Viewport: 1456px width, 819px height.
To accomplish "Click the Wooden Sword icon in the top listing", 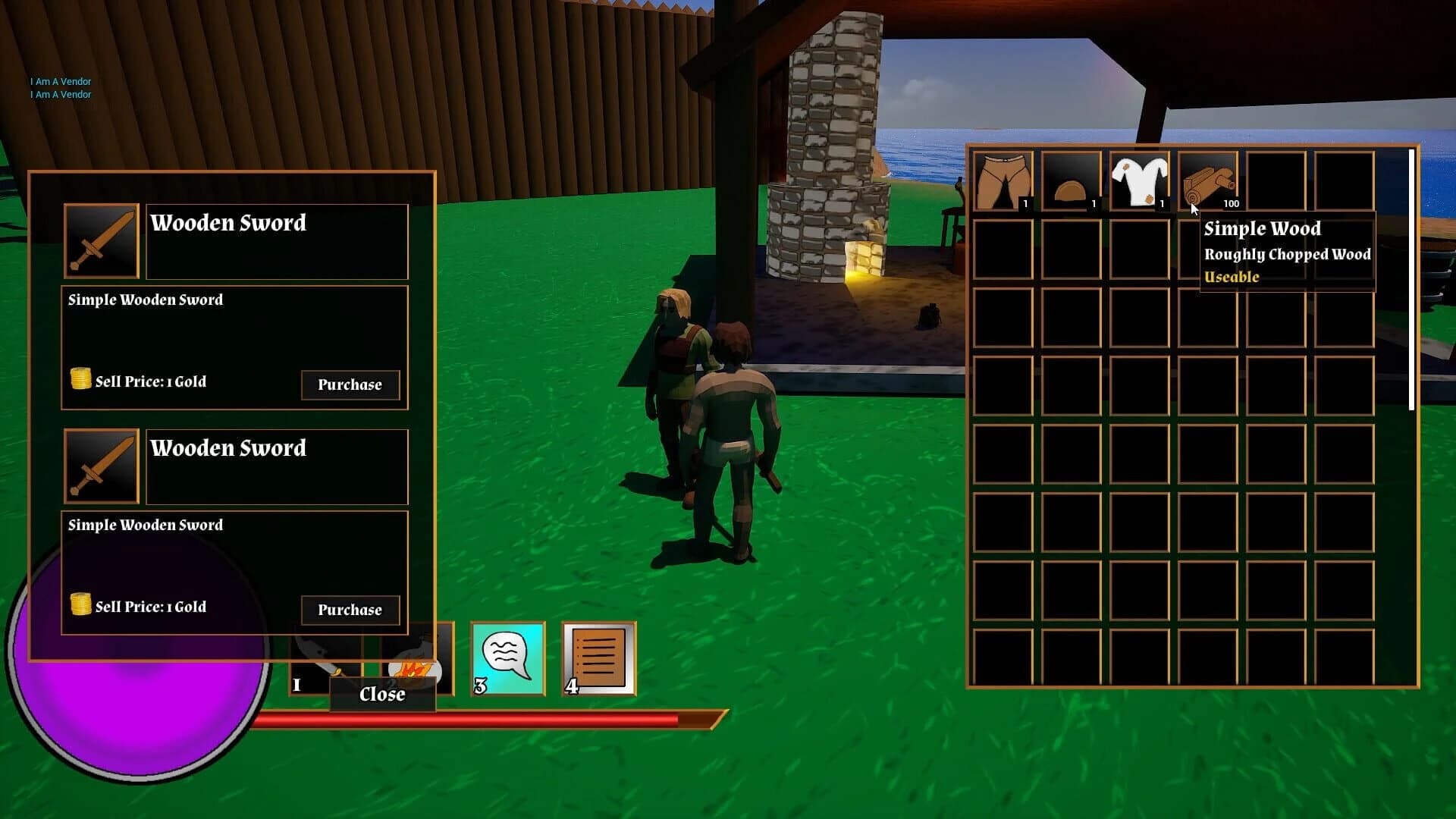I will (x=100, y=240).
